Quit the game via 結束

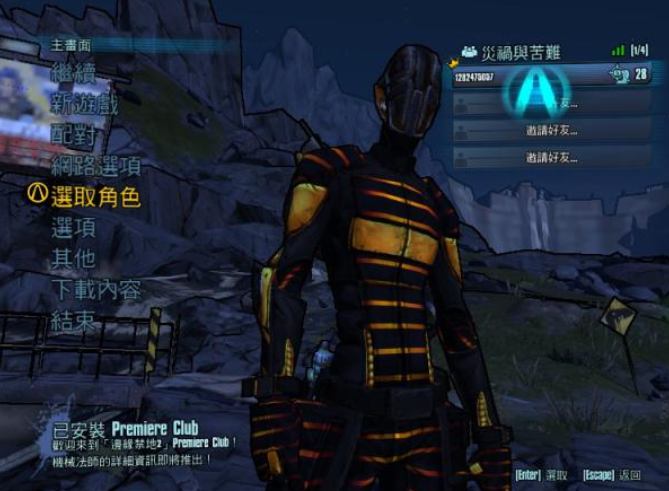click(x=74, y=321)
